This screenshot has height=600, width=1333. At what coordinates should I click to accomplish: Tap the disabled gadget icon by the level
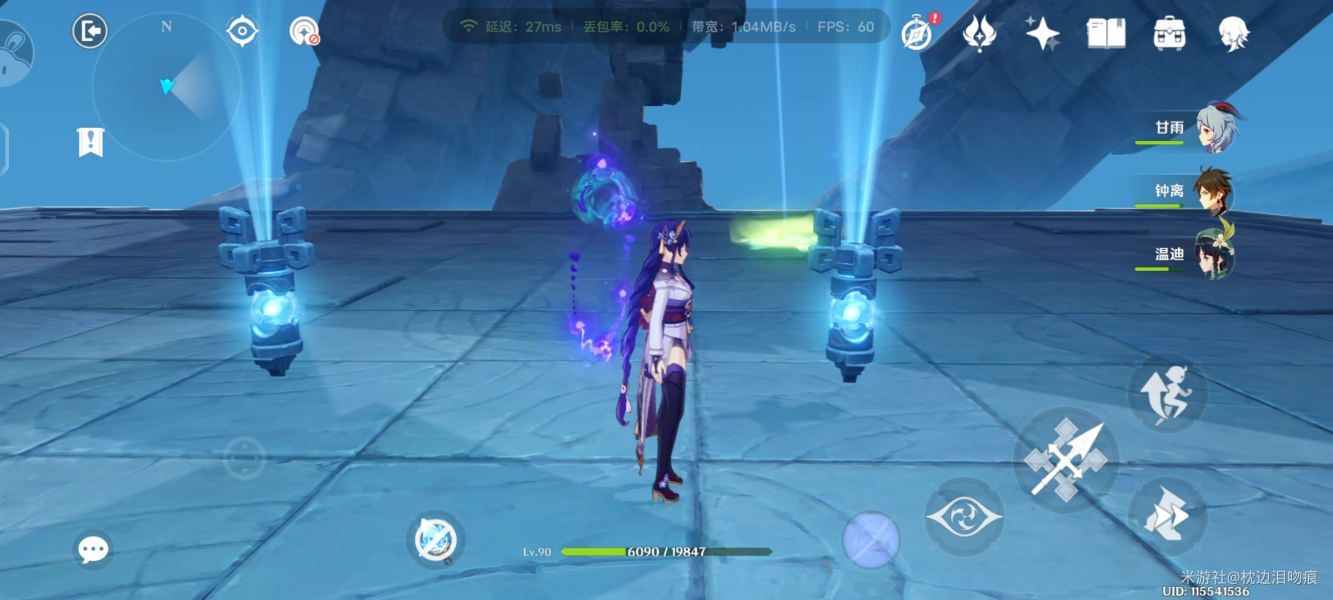[435, 540]
